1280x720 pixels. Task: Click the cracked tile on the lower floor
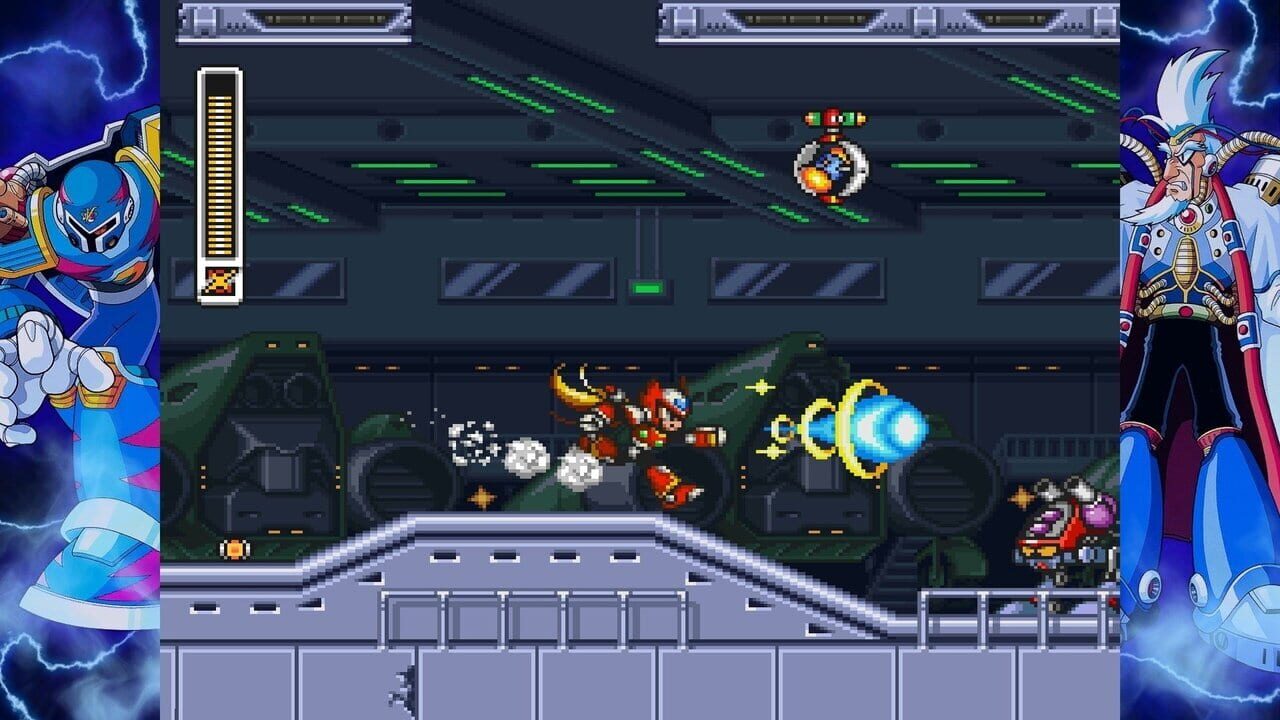click(400, 688)
